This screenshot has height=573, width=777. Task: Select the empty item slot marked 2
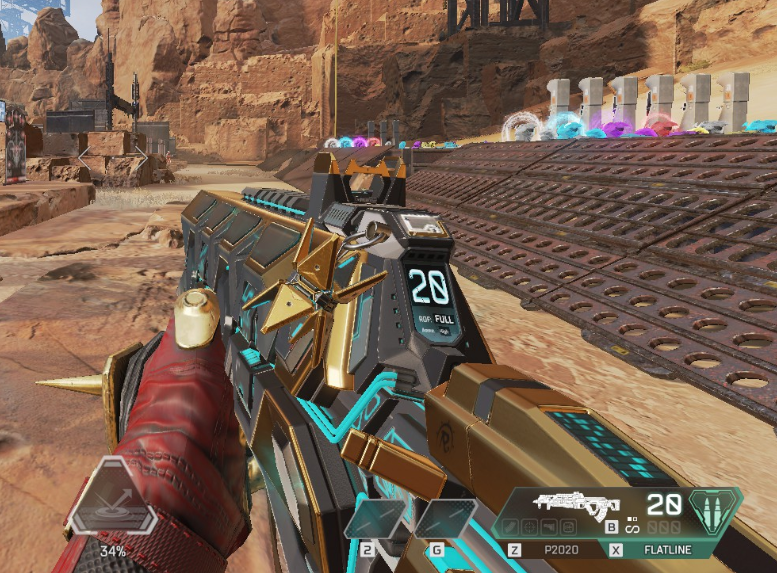pos(376,520)
